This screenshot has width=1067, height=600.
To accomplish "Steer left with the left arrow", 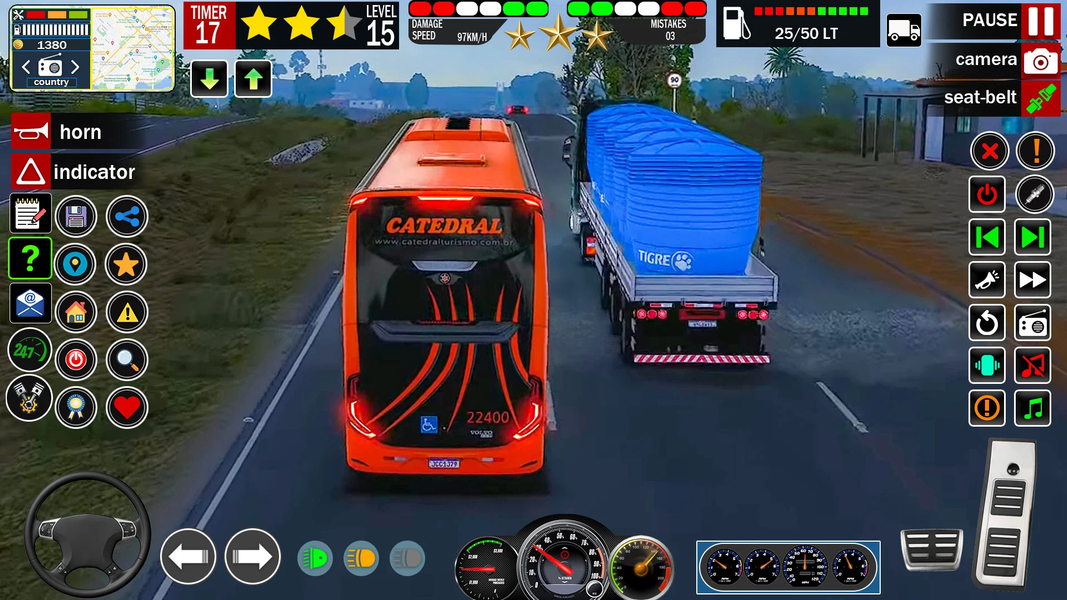I will click(x=188, y=556).
